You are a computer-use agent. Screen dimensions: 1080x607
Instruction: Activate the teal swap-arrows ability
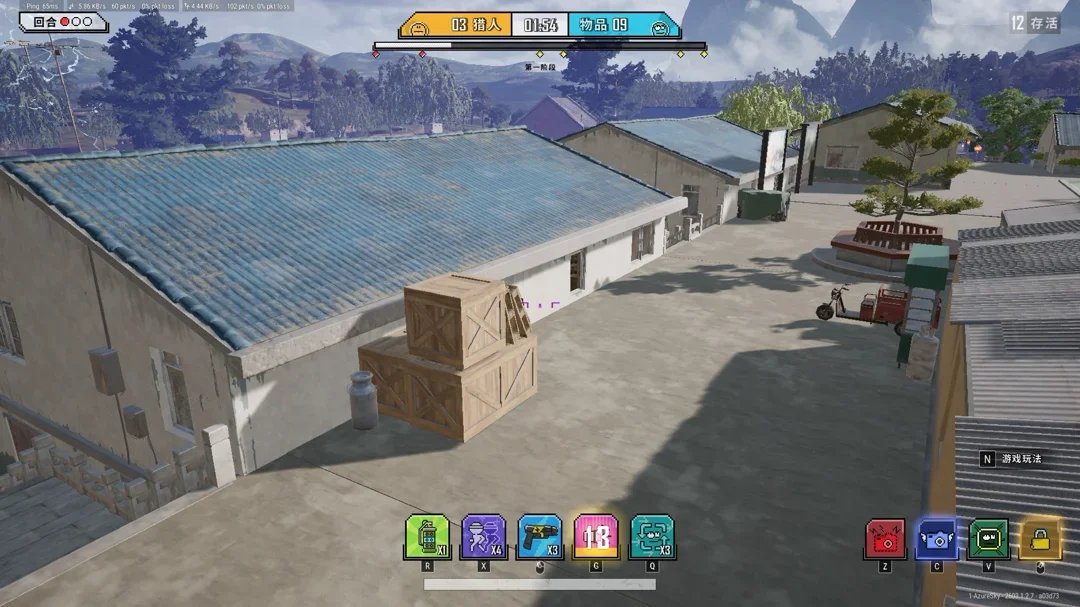click(x=652, y=537)
